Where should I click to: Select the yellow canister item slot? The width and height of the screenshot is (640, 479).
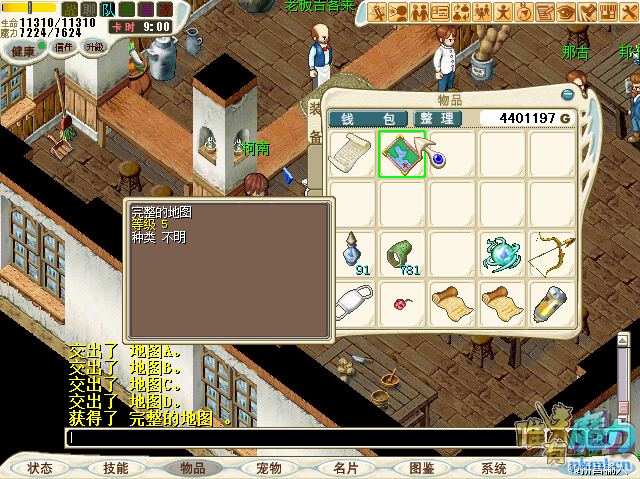[552, 300]
